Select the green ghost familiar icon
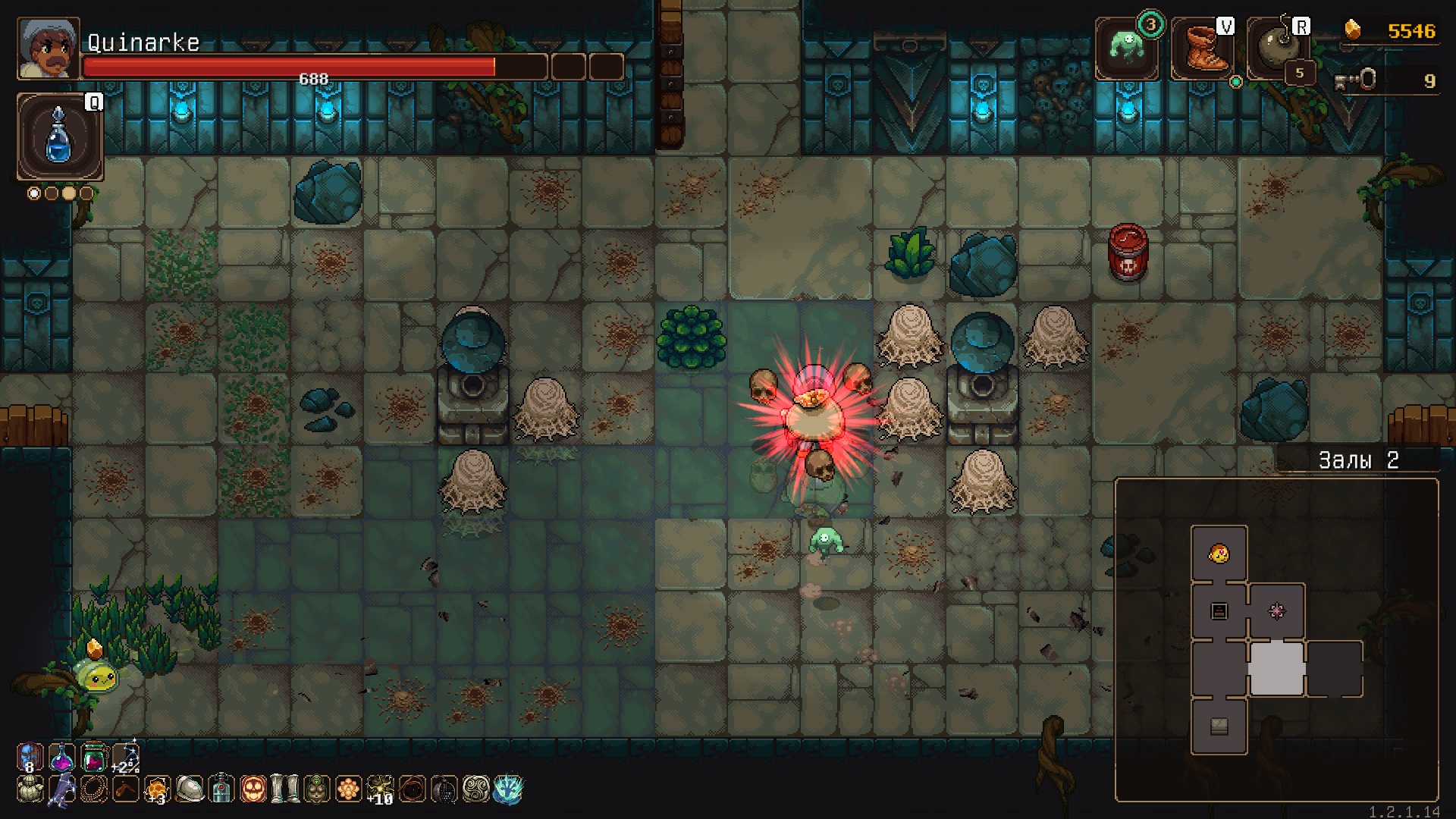This screenshot has width=1456, height=819. [1127, 48]
